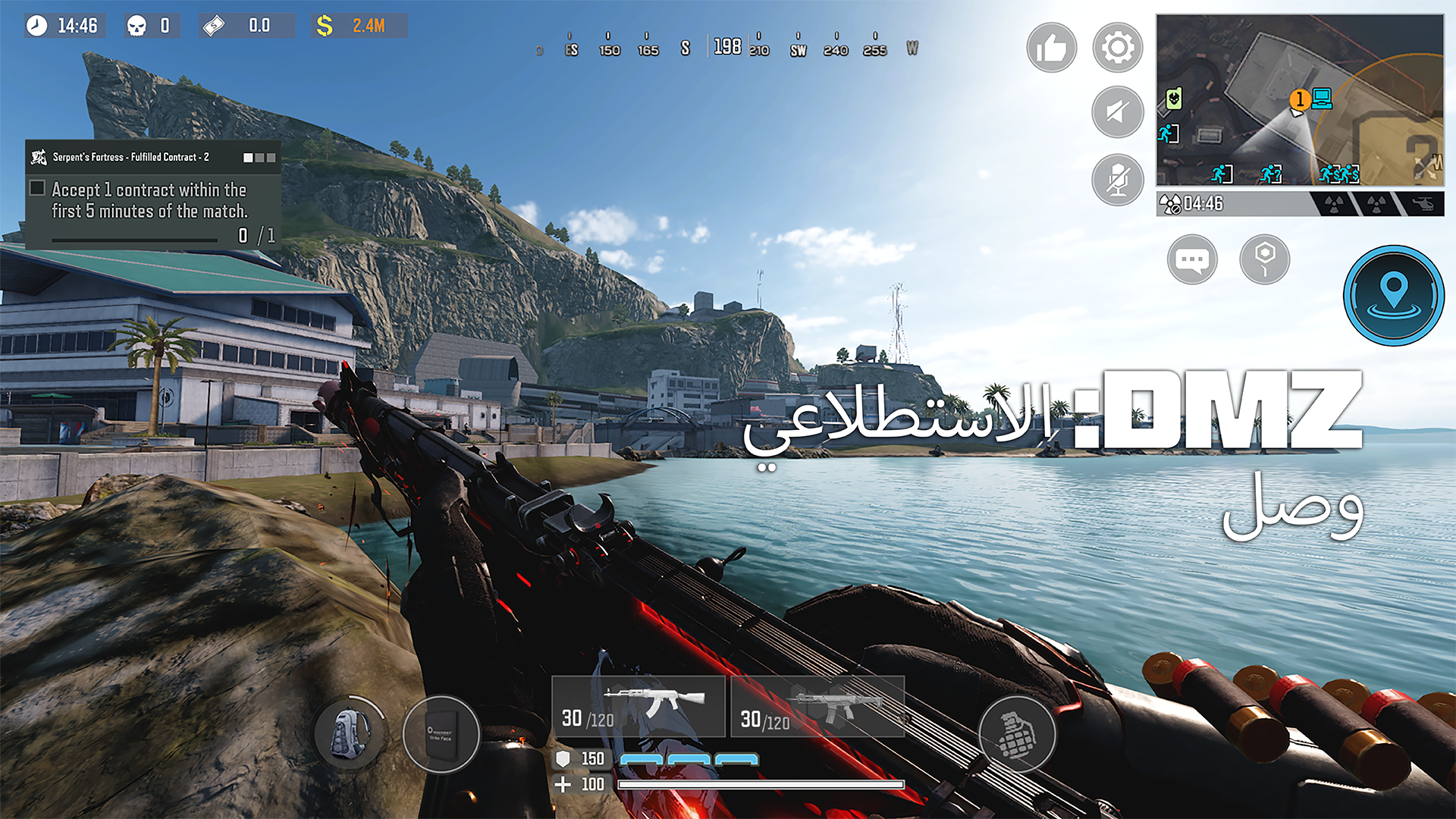Select the grenade slot

point(1016,734)
